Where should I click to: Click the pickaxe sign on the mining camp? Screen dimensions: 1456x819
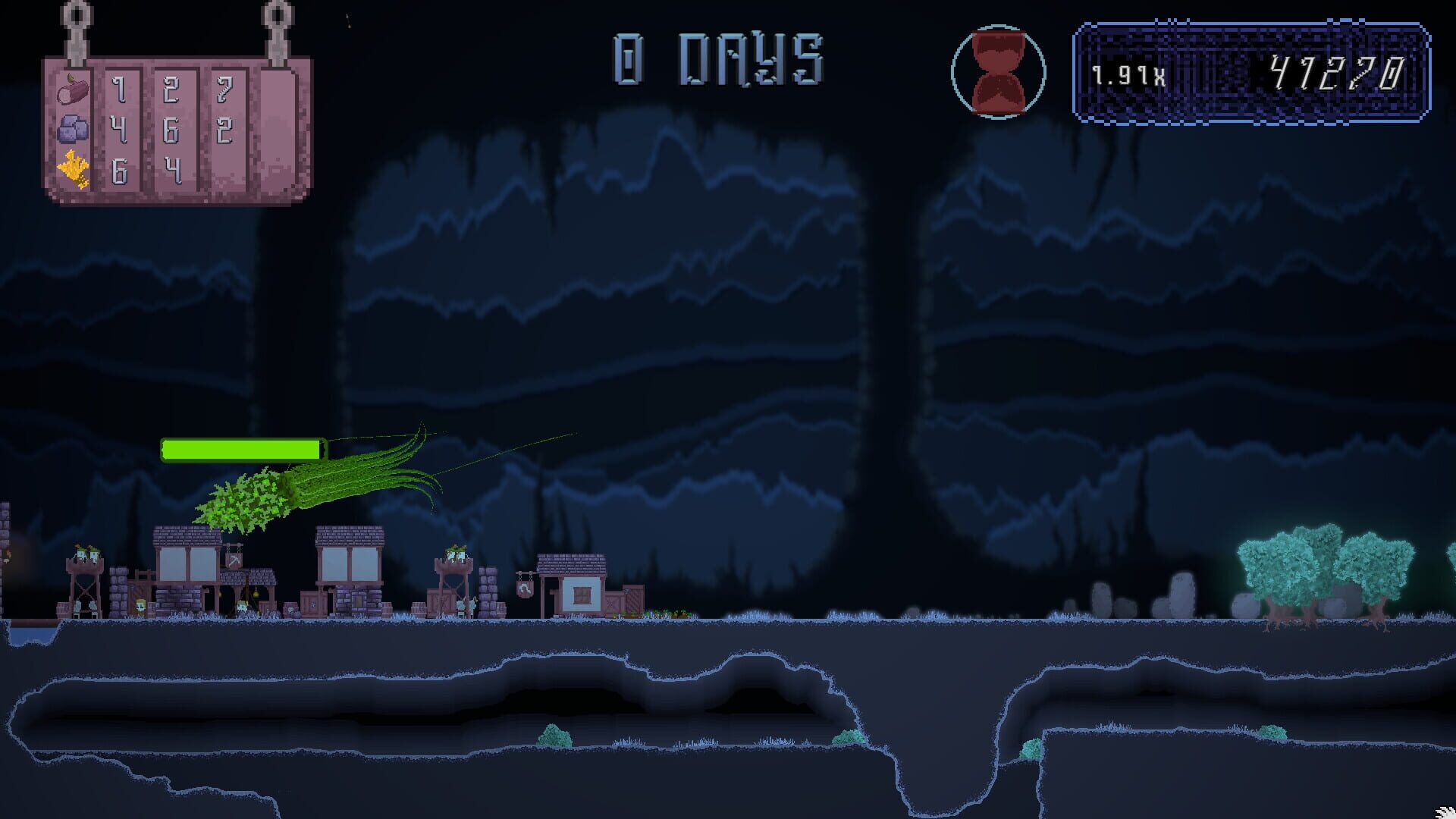click(x=234, y=560)
